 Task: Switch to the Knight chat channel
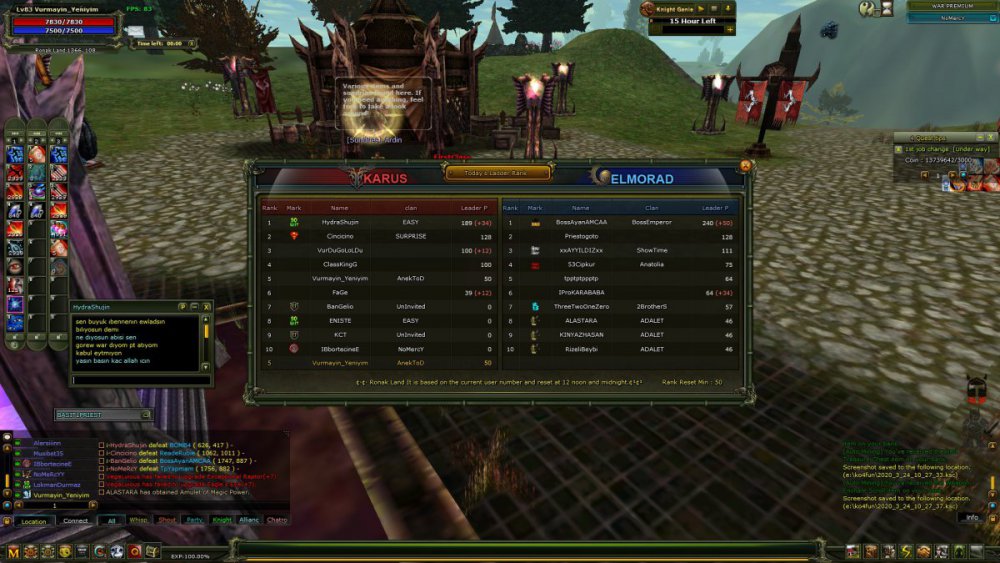[x=221, y=521]
